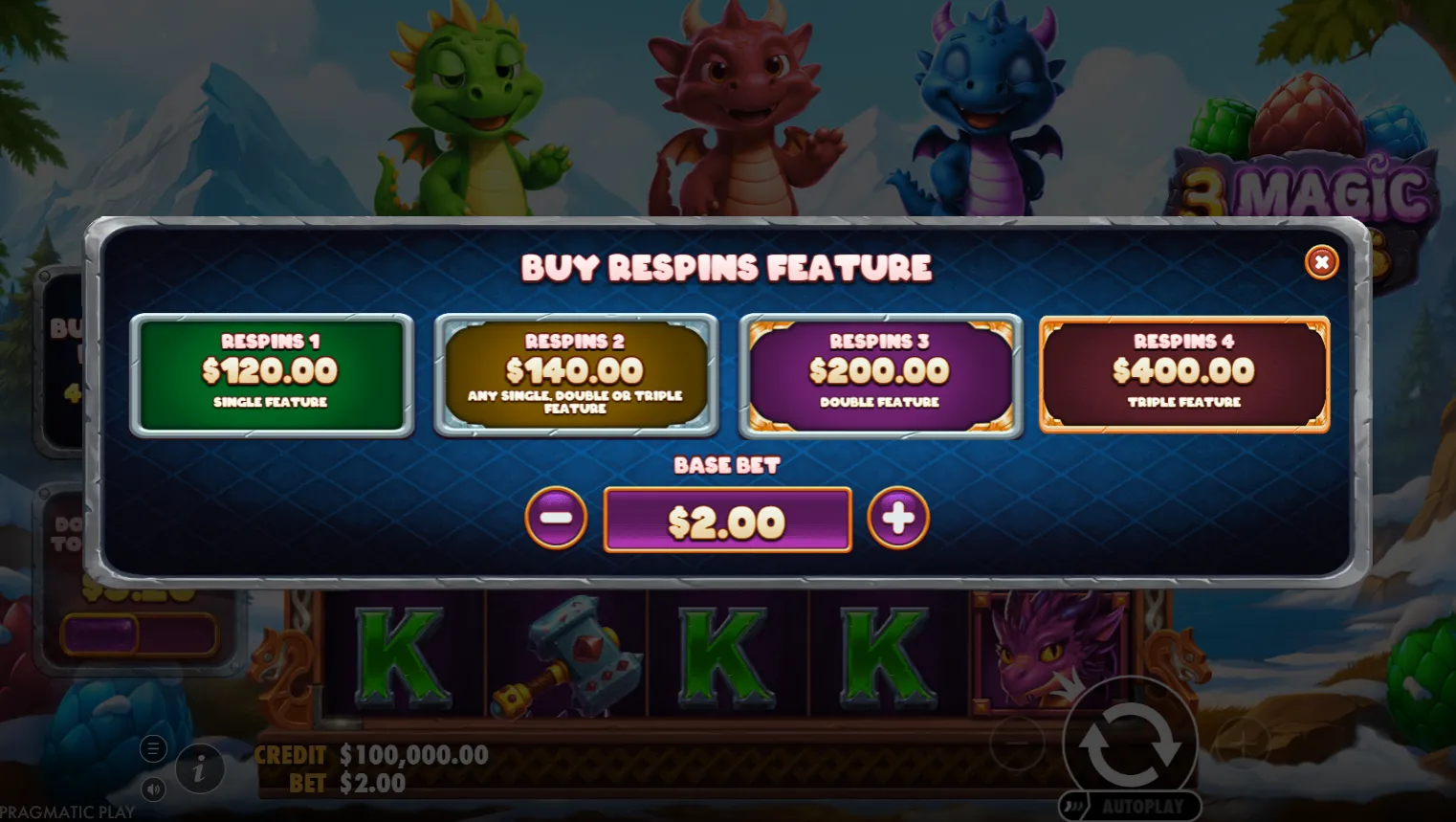Close the Buy Respins Feature popup
Image resolution: width=1456 pixels, height=822 pixels.
click(1321, 262)
